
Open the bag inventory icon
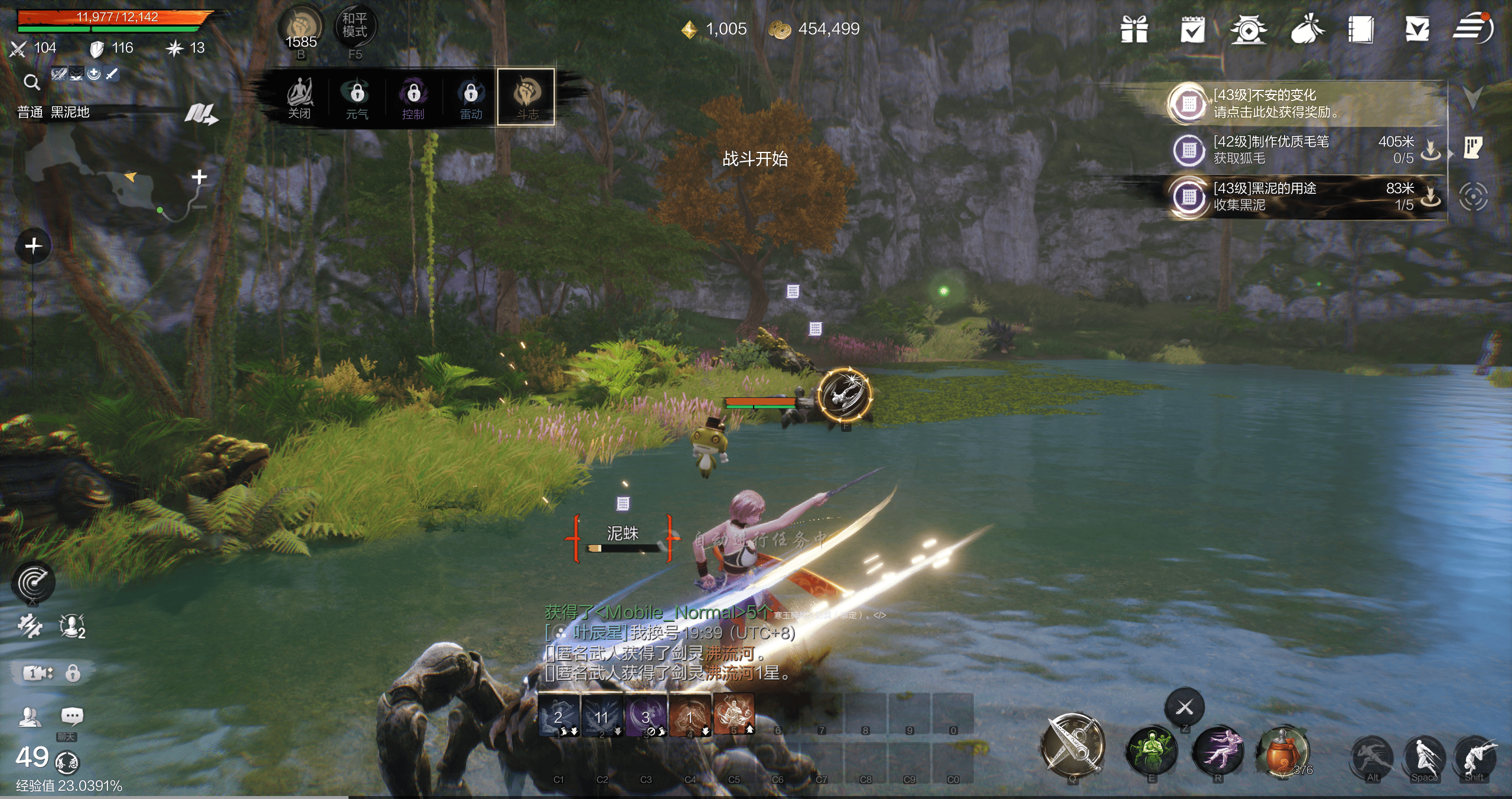(x=1307, y=29)
